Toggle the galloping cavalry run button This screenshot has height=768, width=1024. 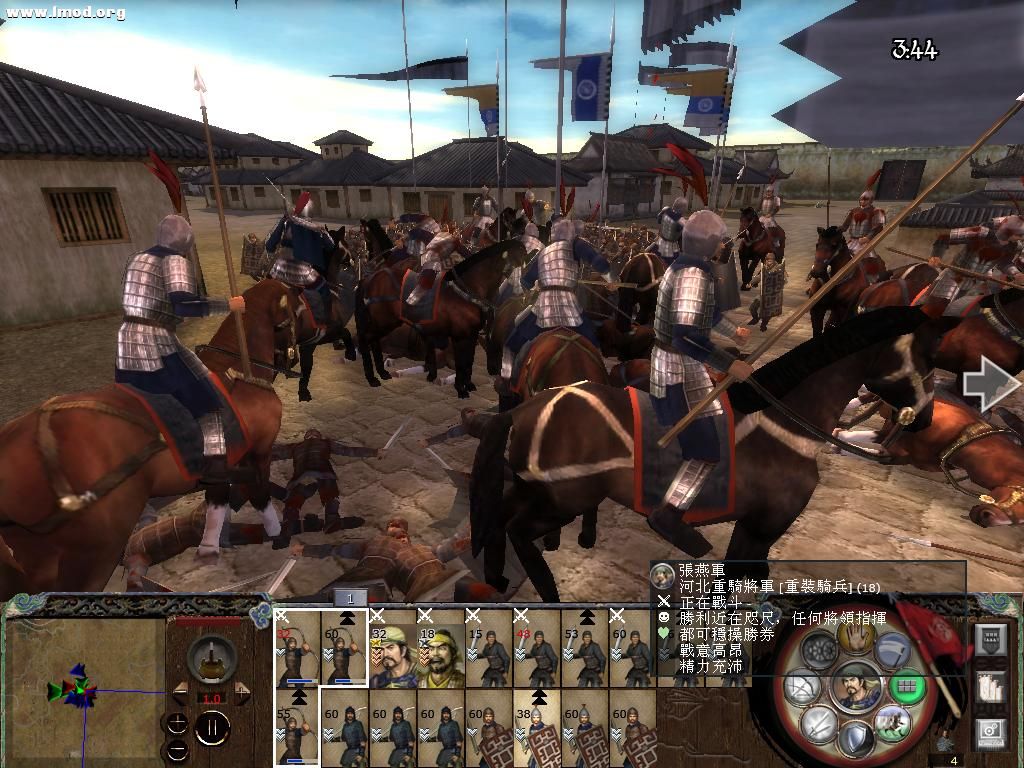890,721
